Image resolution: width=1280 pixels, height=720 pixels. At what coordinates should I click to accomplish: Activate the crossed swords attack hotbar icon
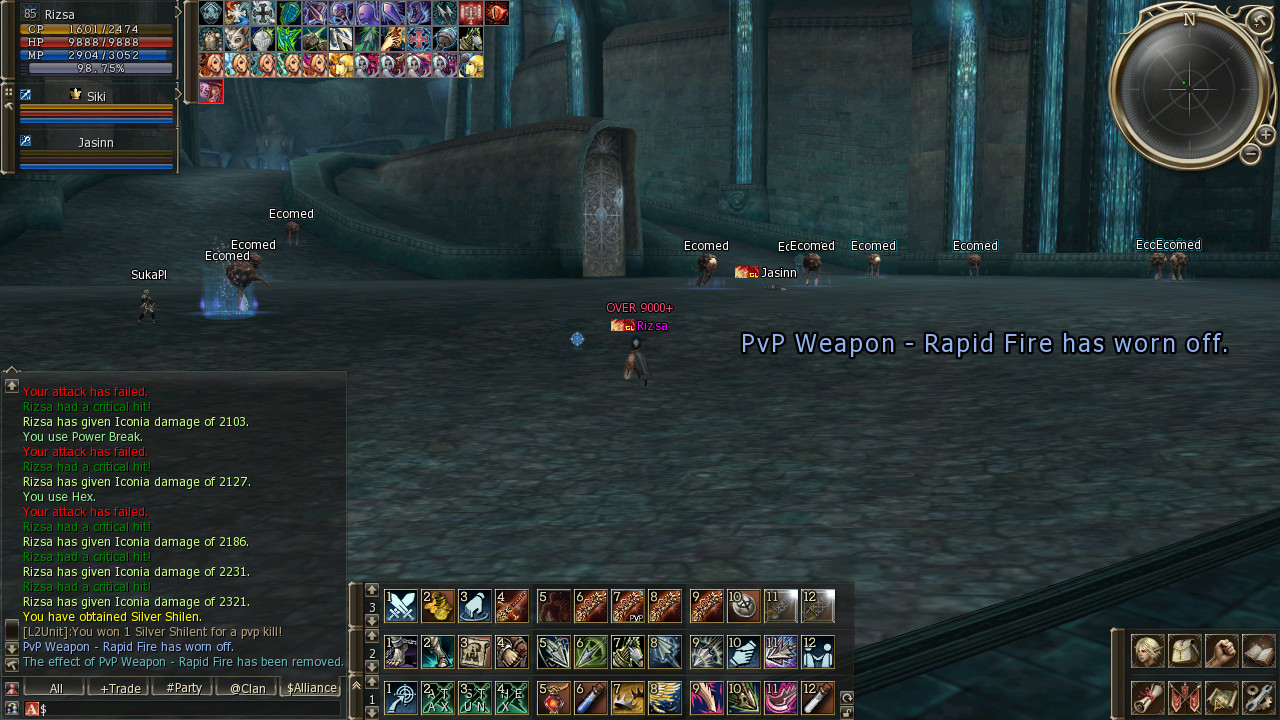401,606
